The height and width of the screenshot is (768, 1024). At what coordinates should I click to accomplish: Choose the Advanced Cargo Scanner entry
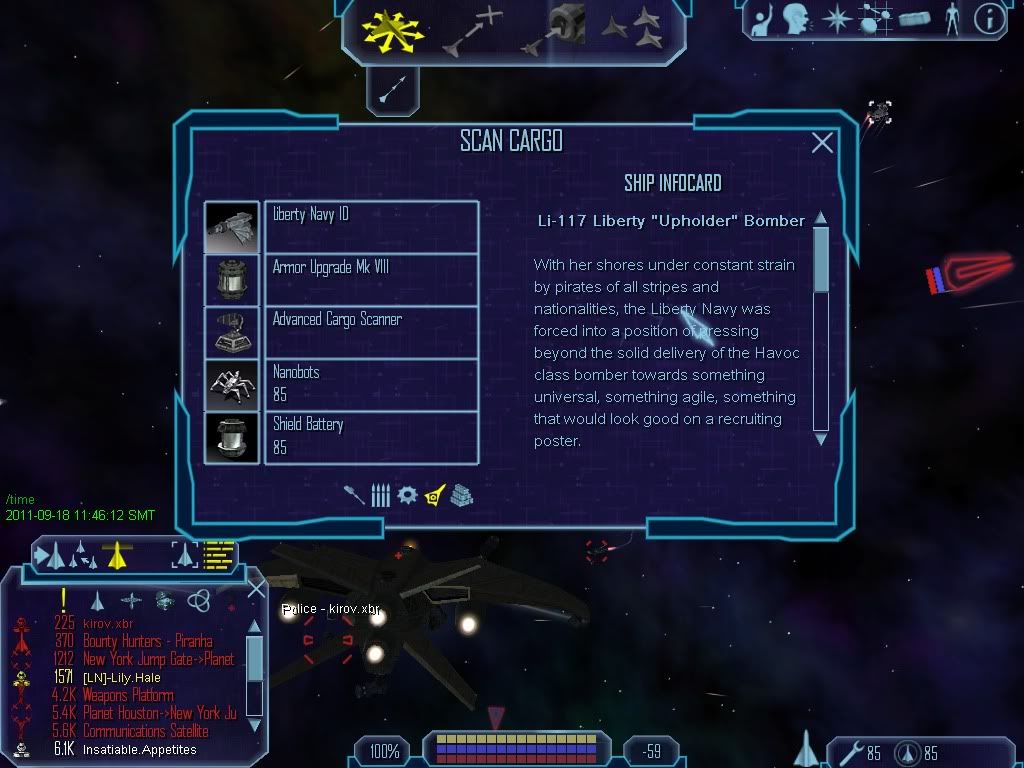click(x=371, y=331)
